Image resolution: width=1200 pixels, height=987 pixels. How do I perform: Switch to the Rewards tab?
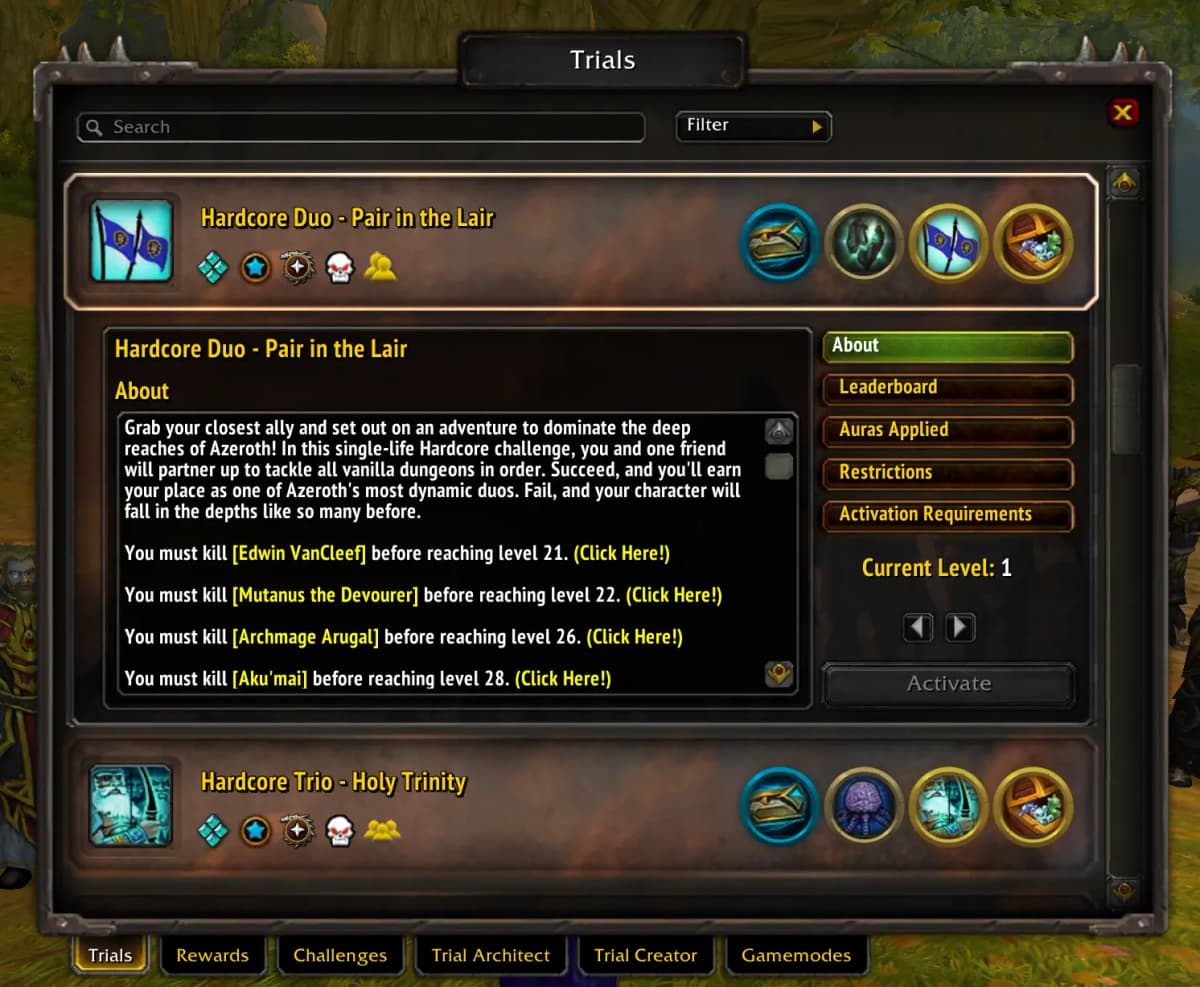212,955
